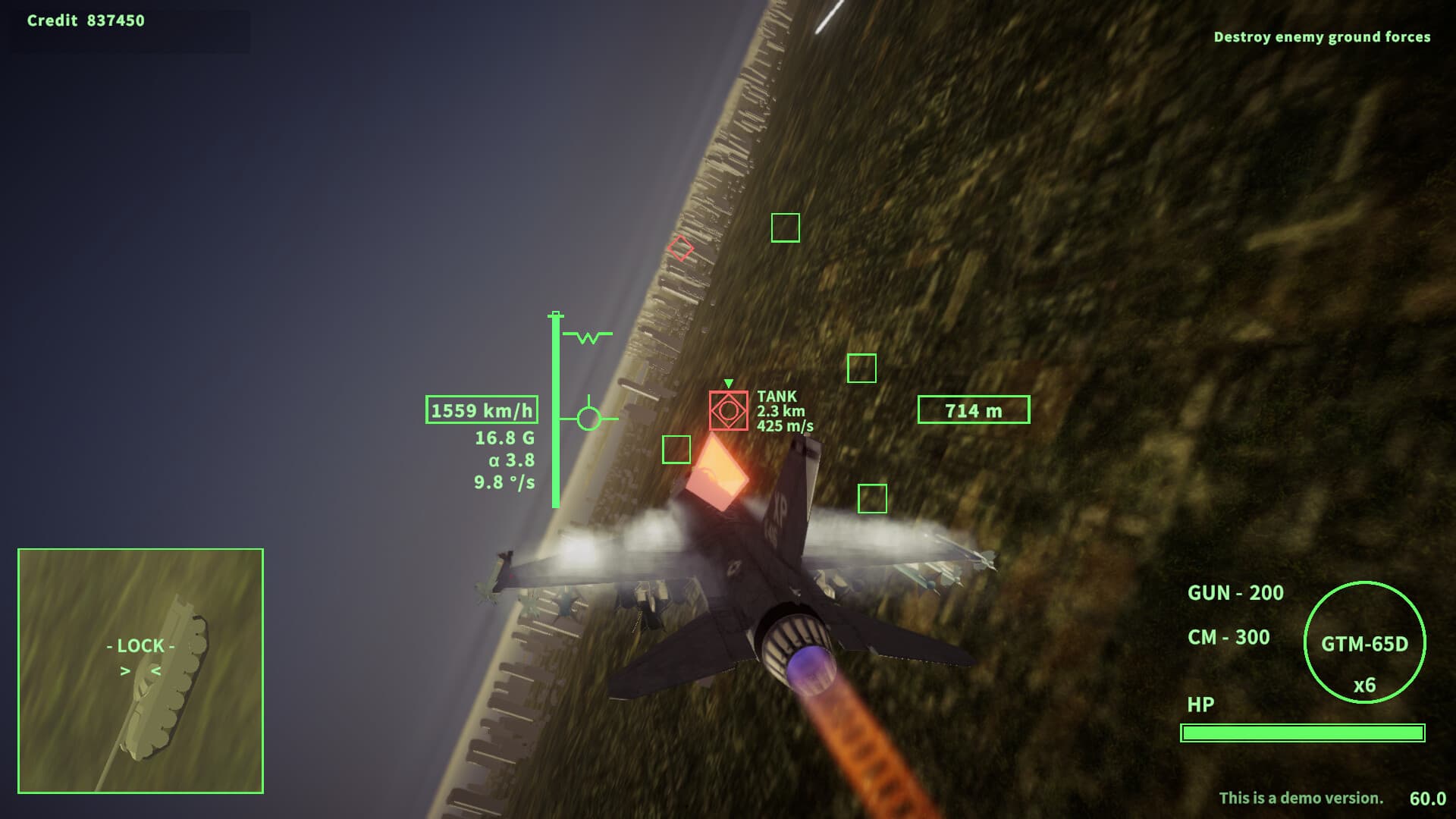The image size is (1456, 819).
Task: Click the green downward arrow above tank reticle
Action: point(729,382)
